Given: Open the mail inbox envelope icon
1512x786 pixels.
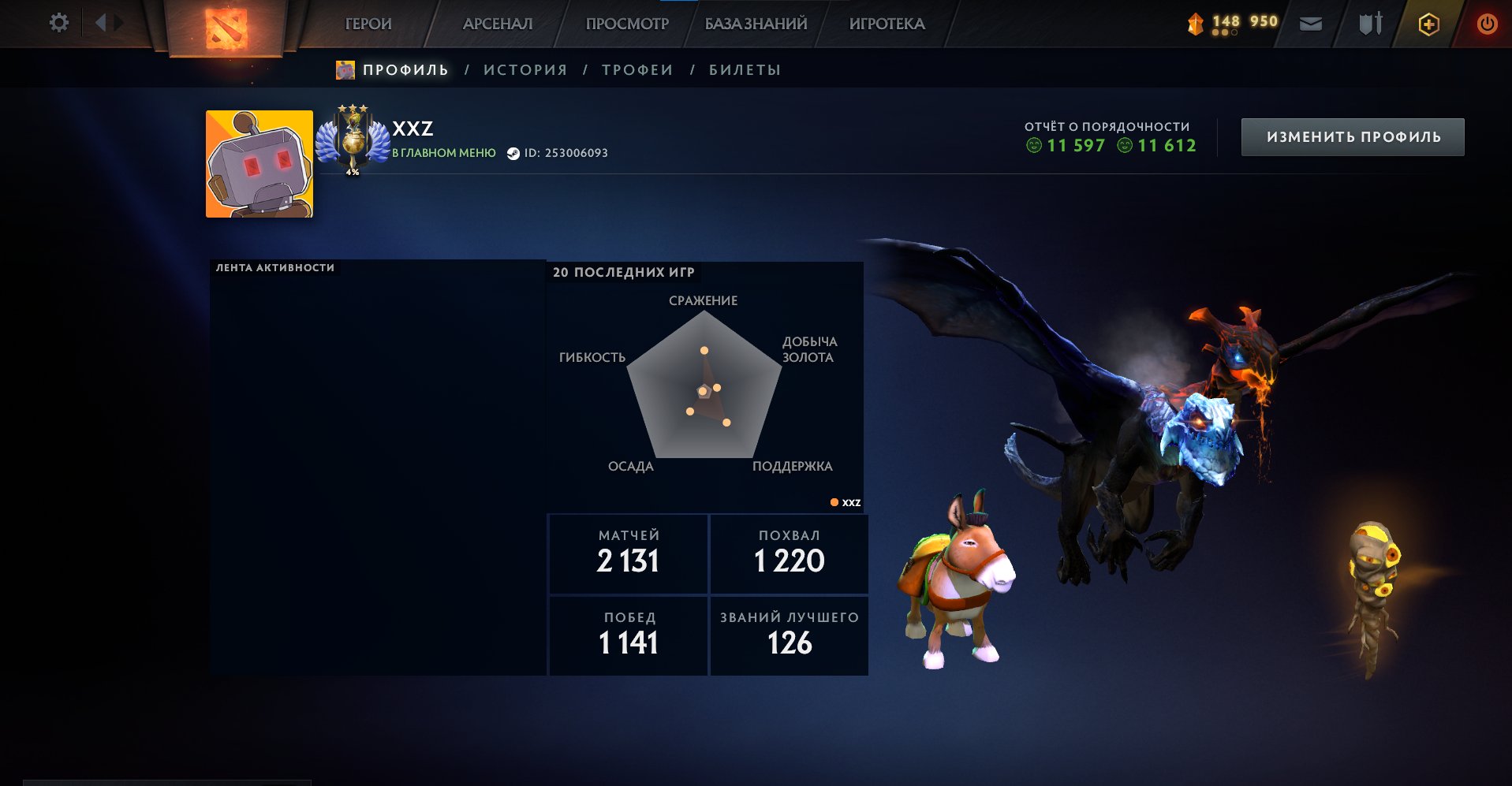Looking at the screenshot, I should pyautogui.click(x=1312, y=24).
